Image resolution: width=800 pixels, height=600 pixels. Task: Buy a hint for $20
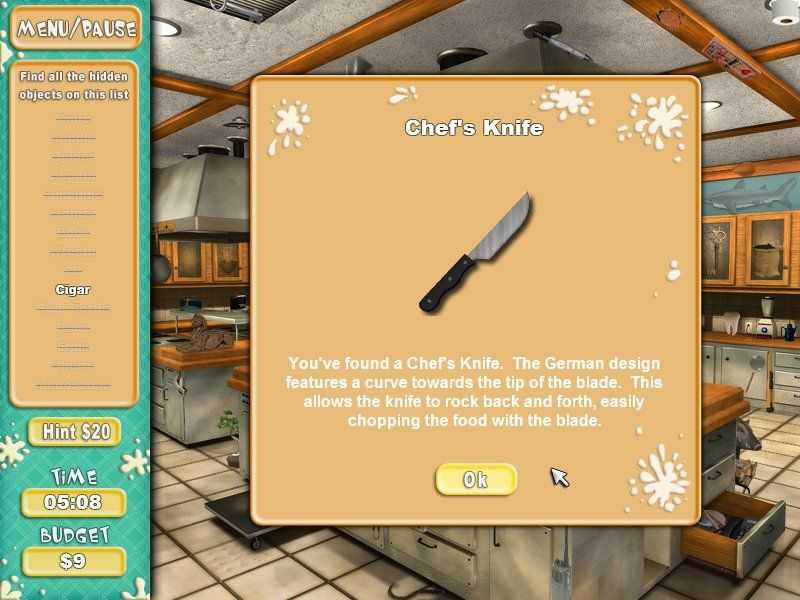coord(75,432)
